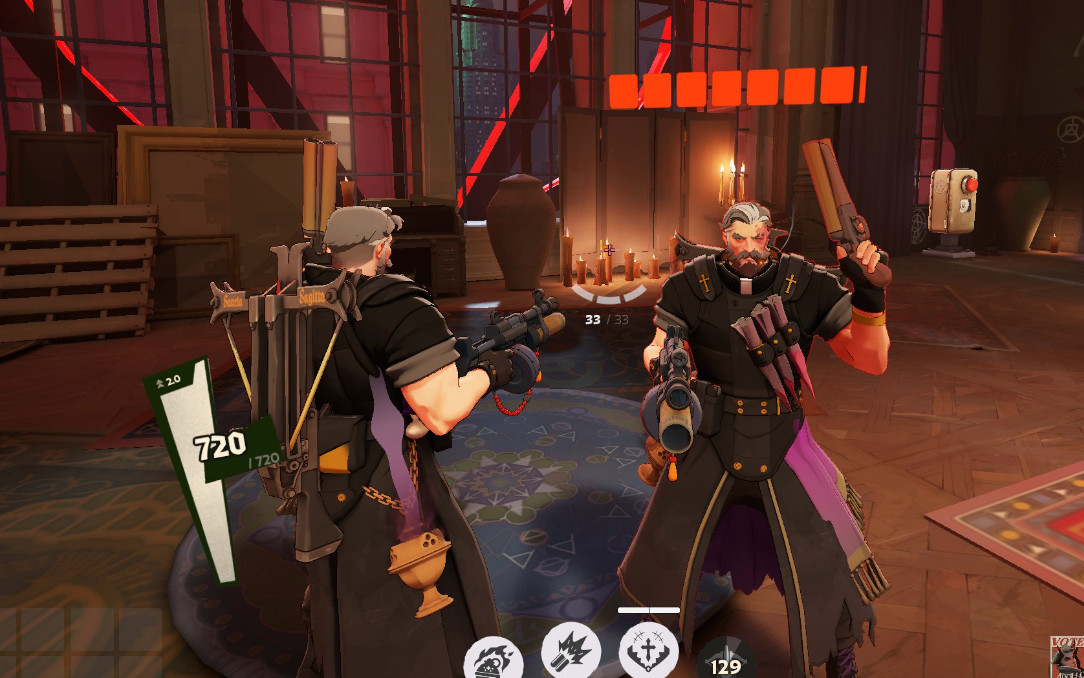Open the VOTE poster thumbnail
The width and height of the screenshot is (1084, 678).
pos(1067,657)
